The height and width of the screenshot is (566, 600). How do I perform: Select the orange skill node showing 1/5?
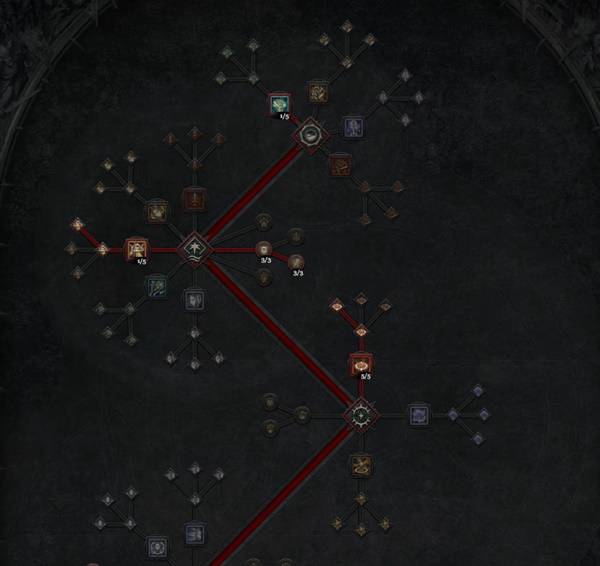click(x=136, y=247)
